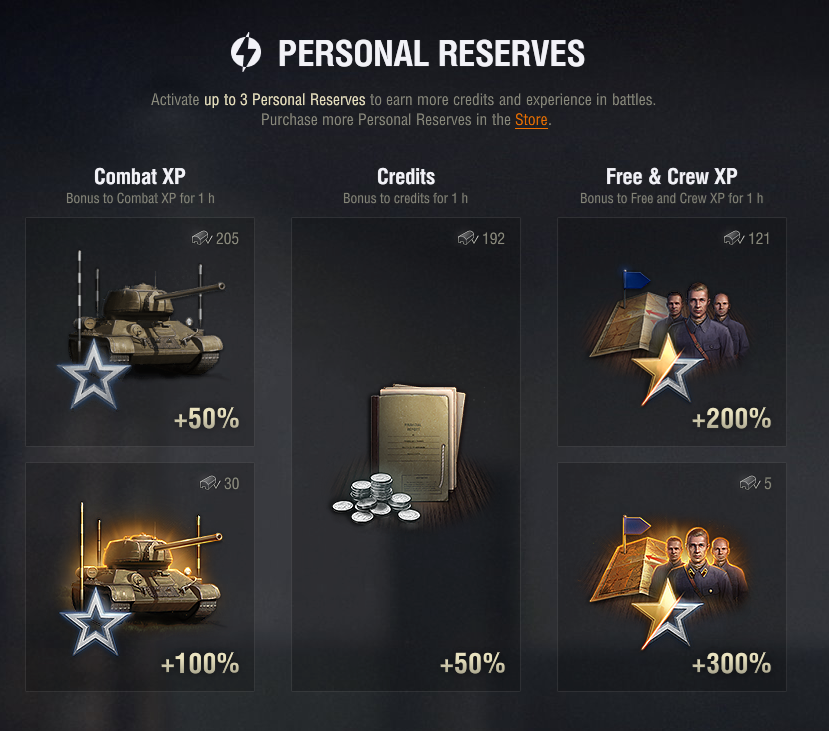Open the Store link
829x731 pixels.
[x=531, y=120]
